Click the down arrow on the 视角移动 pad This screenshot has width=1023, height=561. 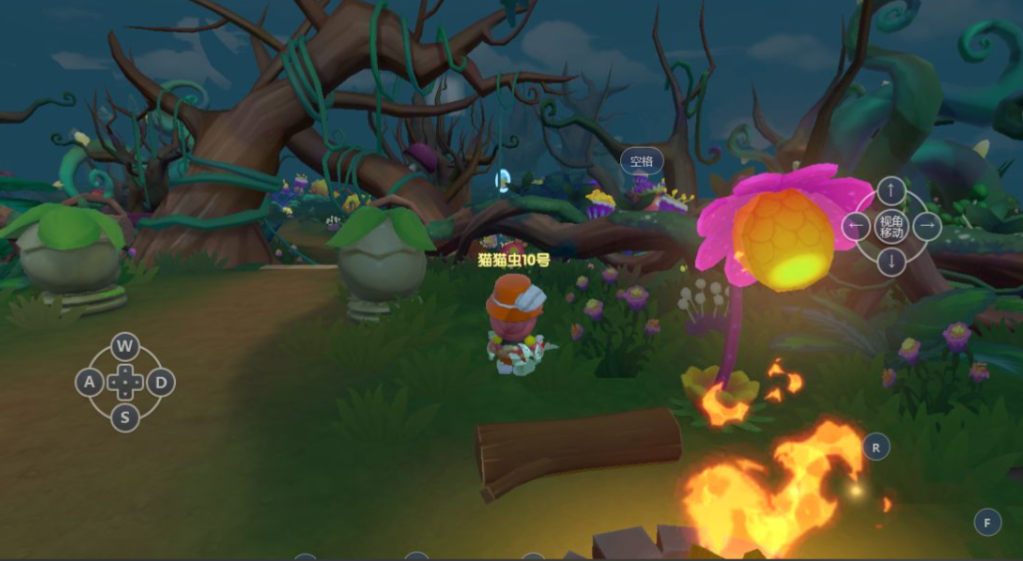click(890, 261)
